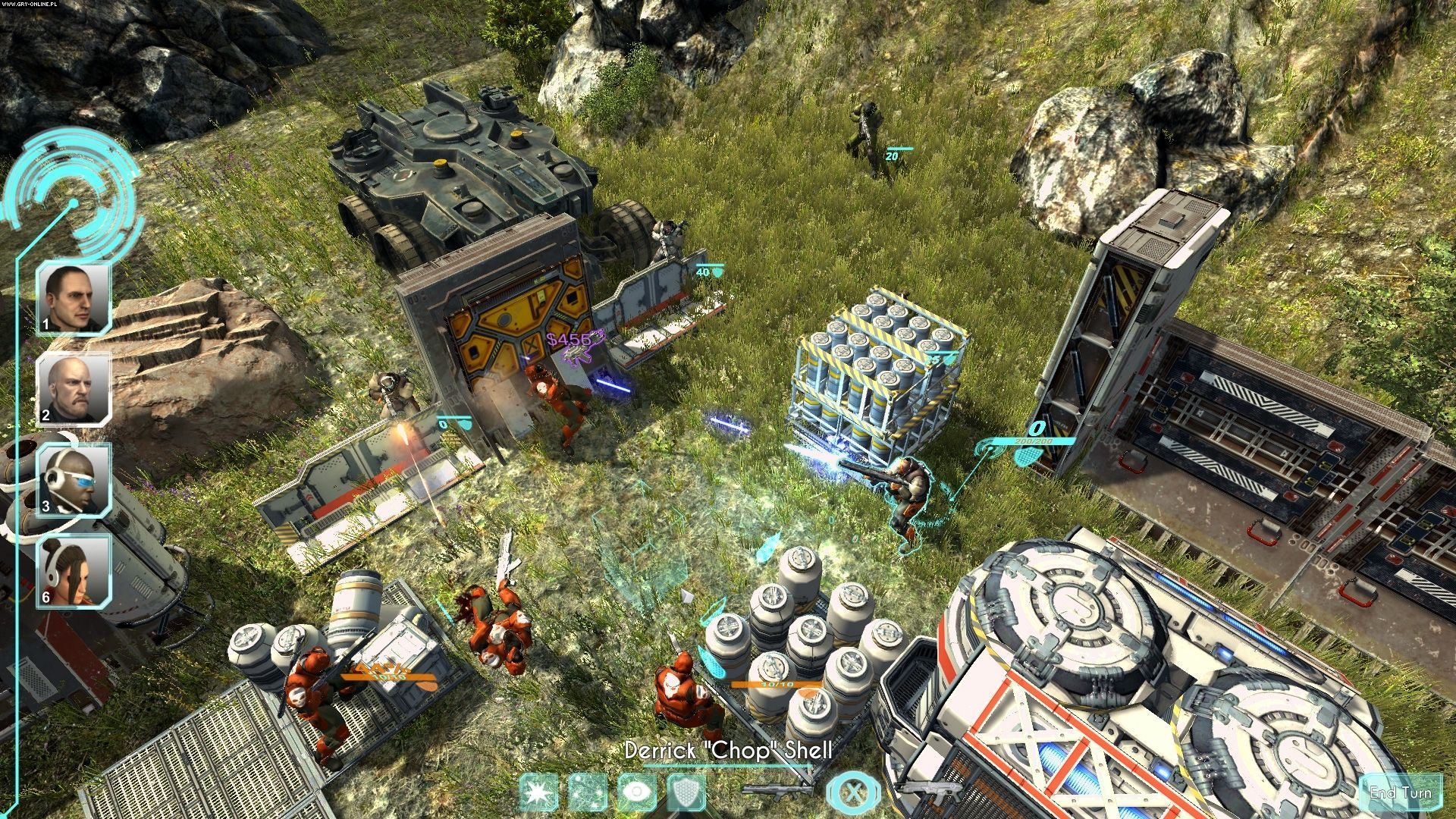
Task: Select squad member portrait number 1
Action: coord(74,298)
